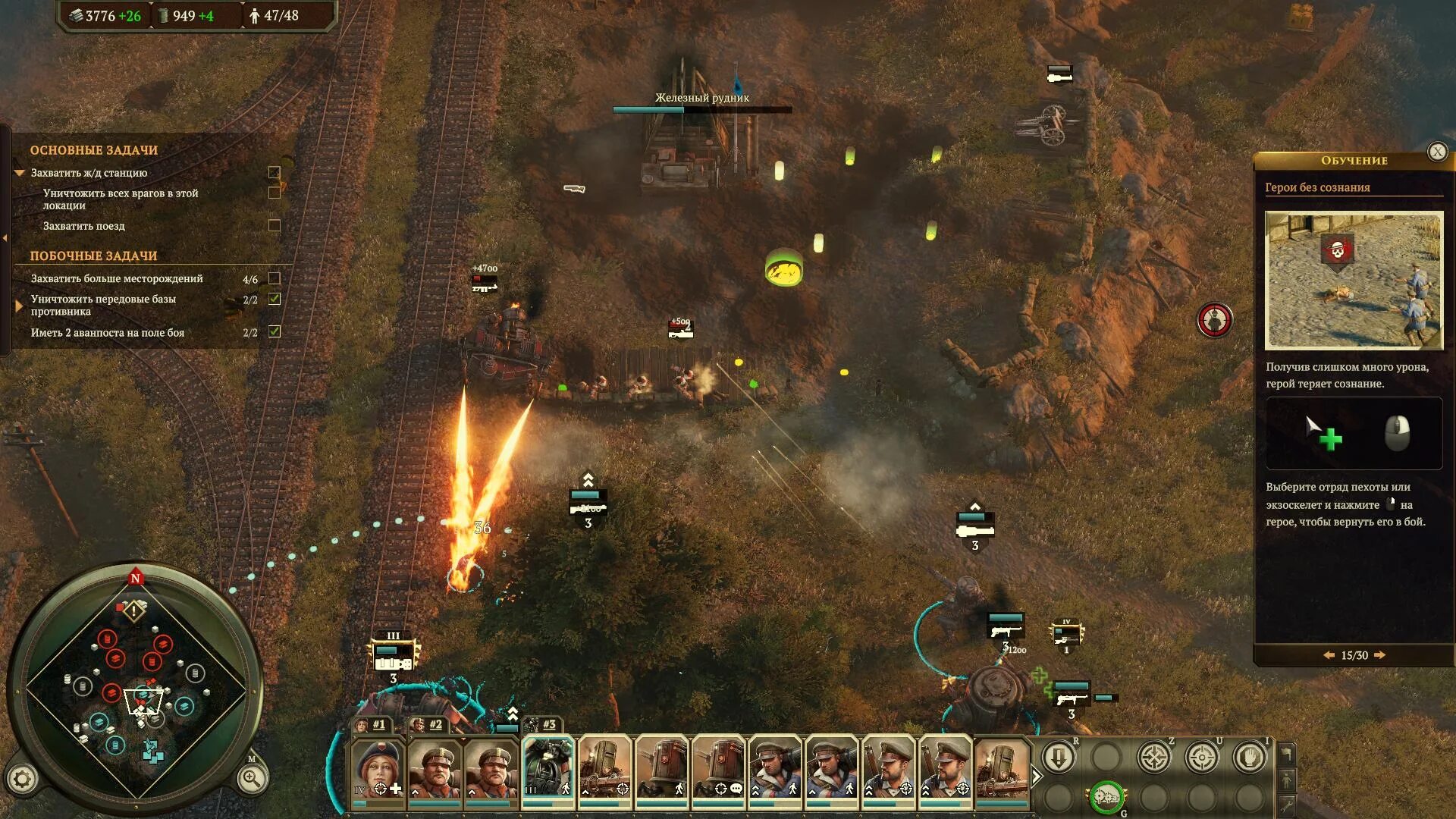Collapse the Захватить ж/д станцию objective

[x=20, y=173]
